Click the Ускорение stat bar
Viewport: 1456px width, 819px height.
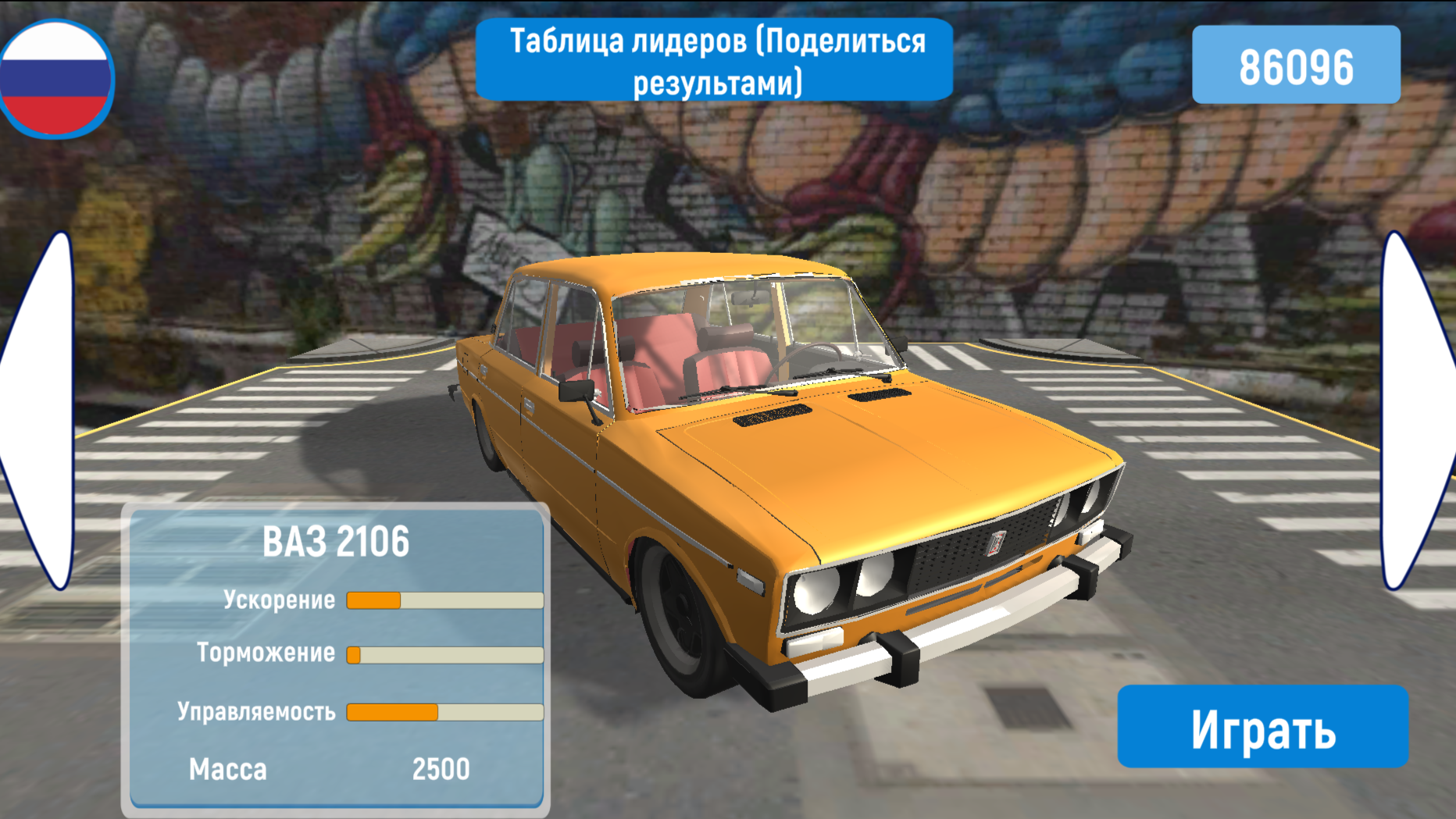pos(445,600)
